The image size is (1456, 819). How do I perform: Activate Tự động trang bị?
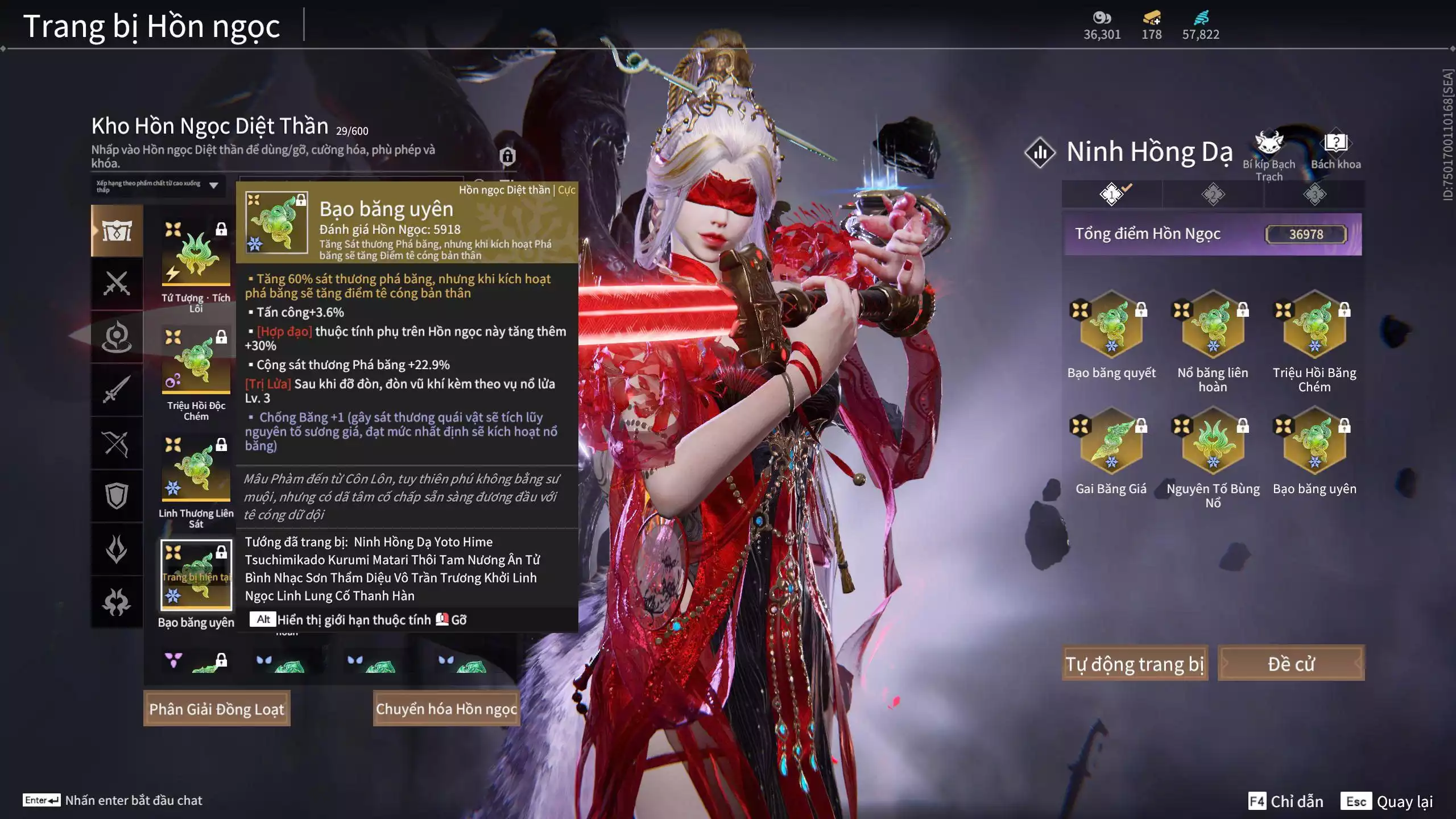click(x=1135, y=663)
